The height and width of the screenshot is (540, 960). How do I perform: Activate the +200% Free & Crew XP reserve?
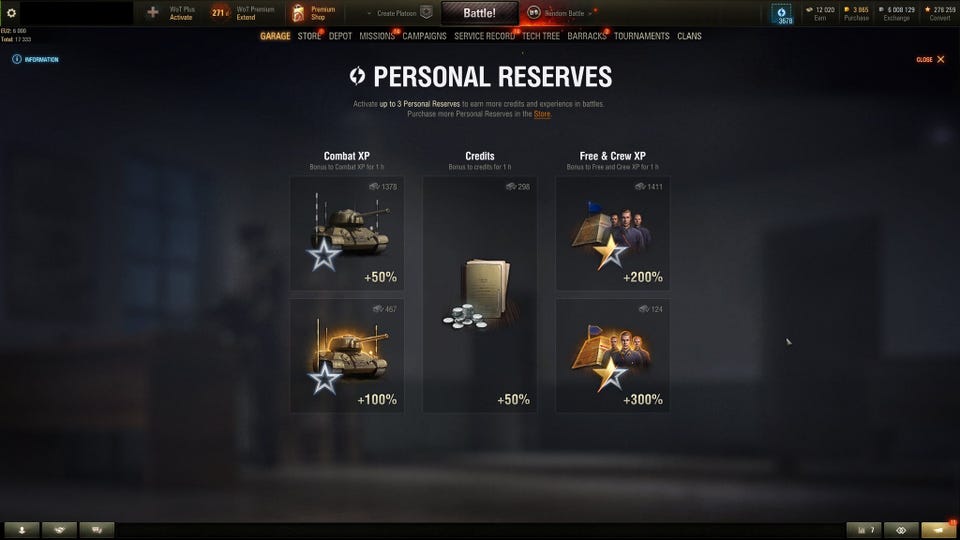tap(612, 234)
